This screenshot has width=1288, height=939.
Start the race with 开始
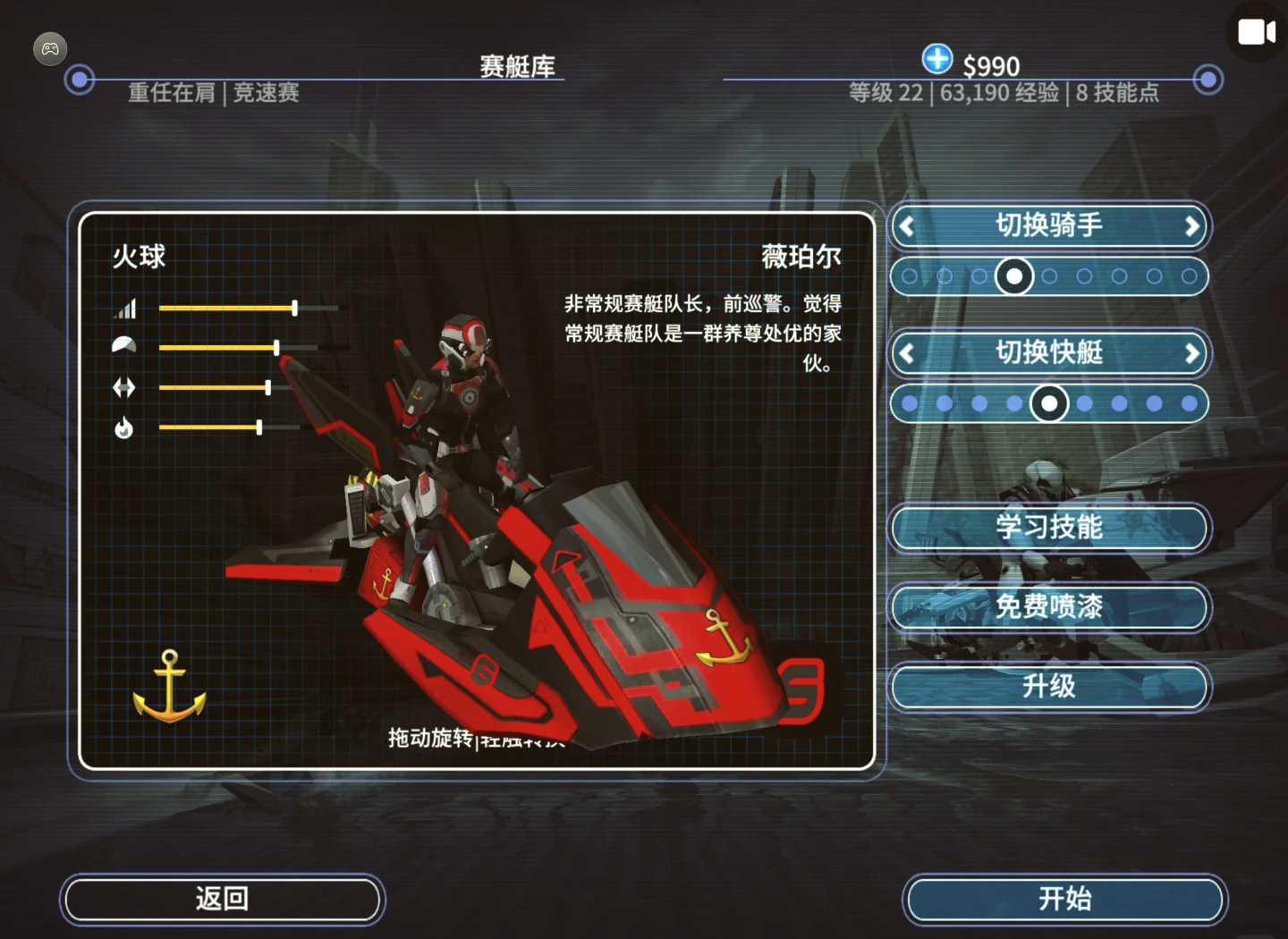(x=1064, y=899)
